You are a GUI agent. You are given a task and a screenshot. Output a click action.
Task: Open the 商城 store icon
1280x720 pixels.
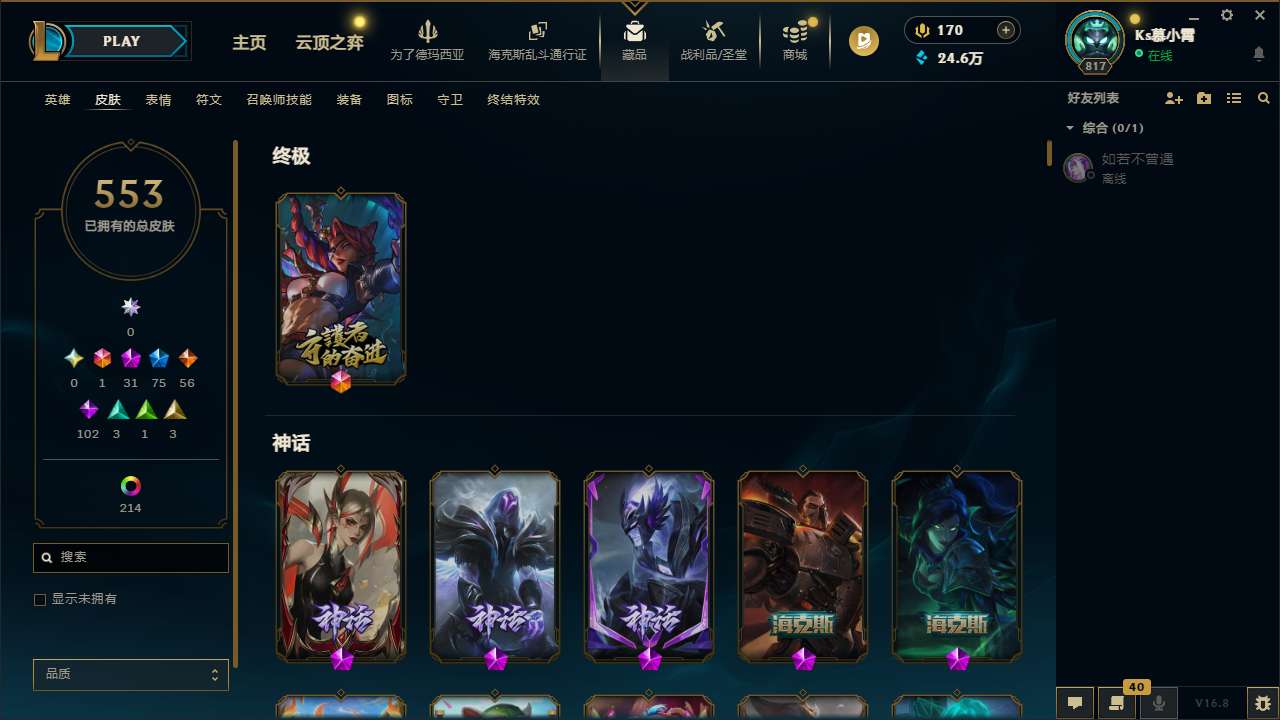(x=794, y=40)
